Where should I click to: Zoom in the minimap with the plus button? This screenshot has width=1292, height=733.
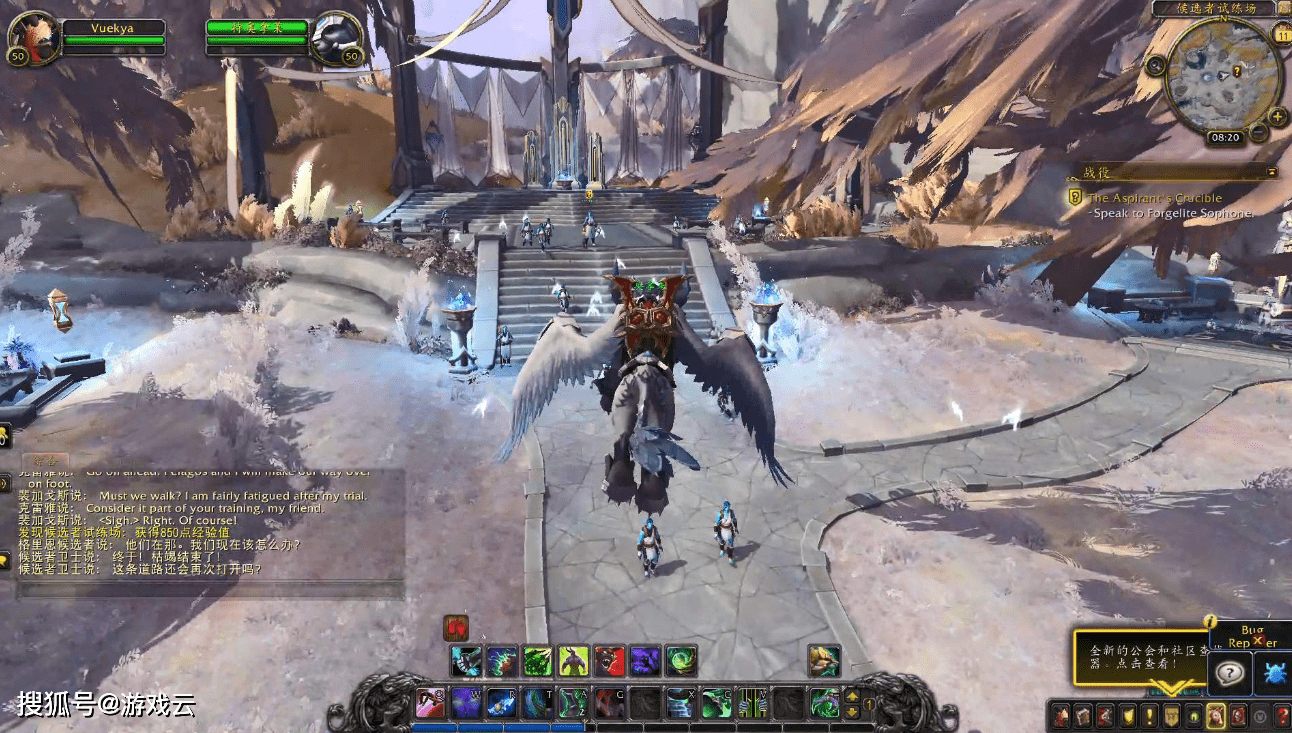click(x=1278, y=117)
